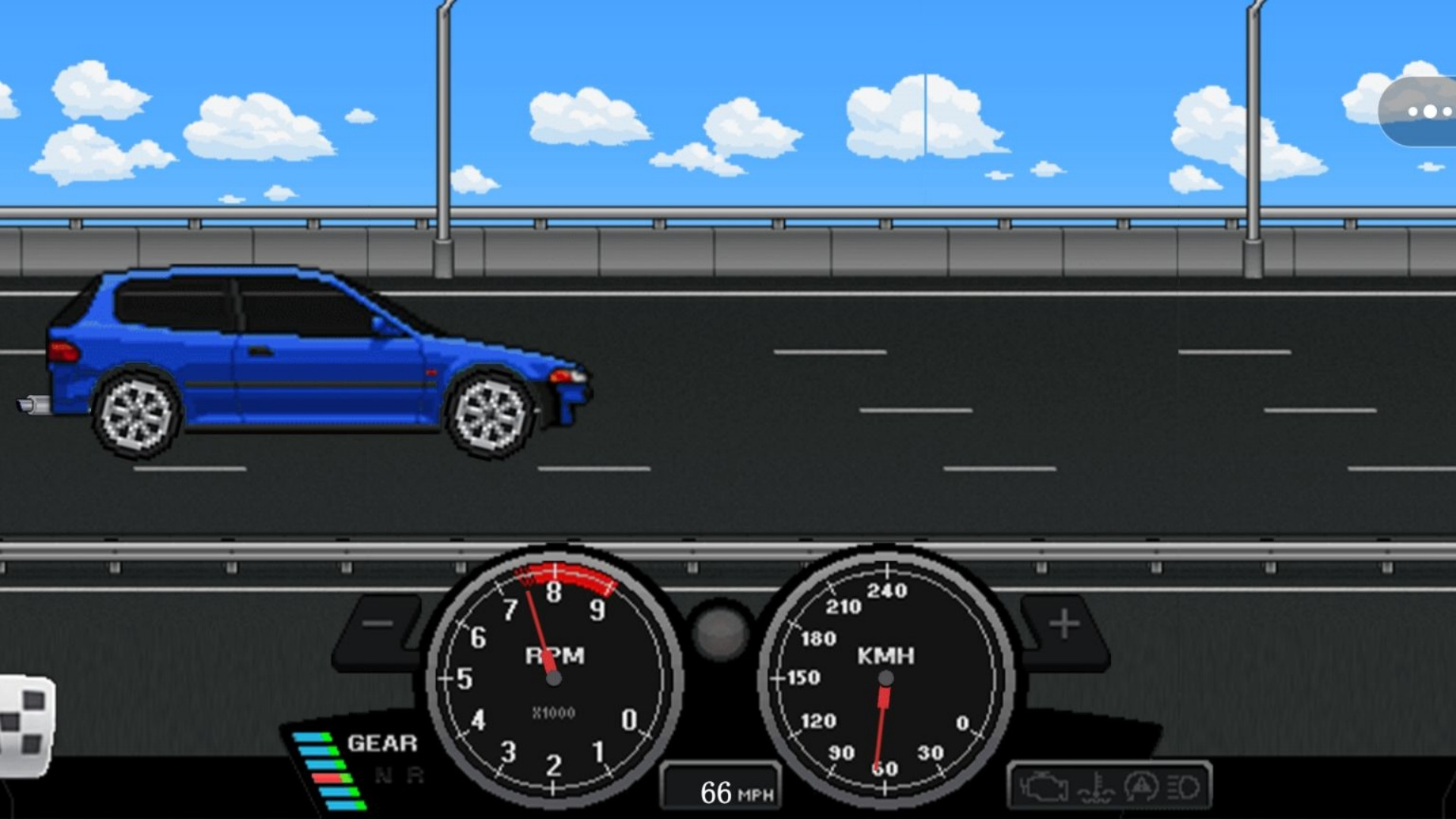This screenshot has width=1456, height=819.
Task: Tap the headlight indicator on the warning cluster
Action: (1185, 789)
